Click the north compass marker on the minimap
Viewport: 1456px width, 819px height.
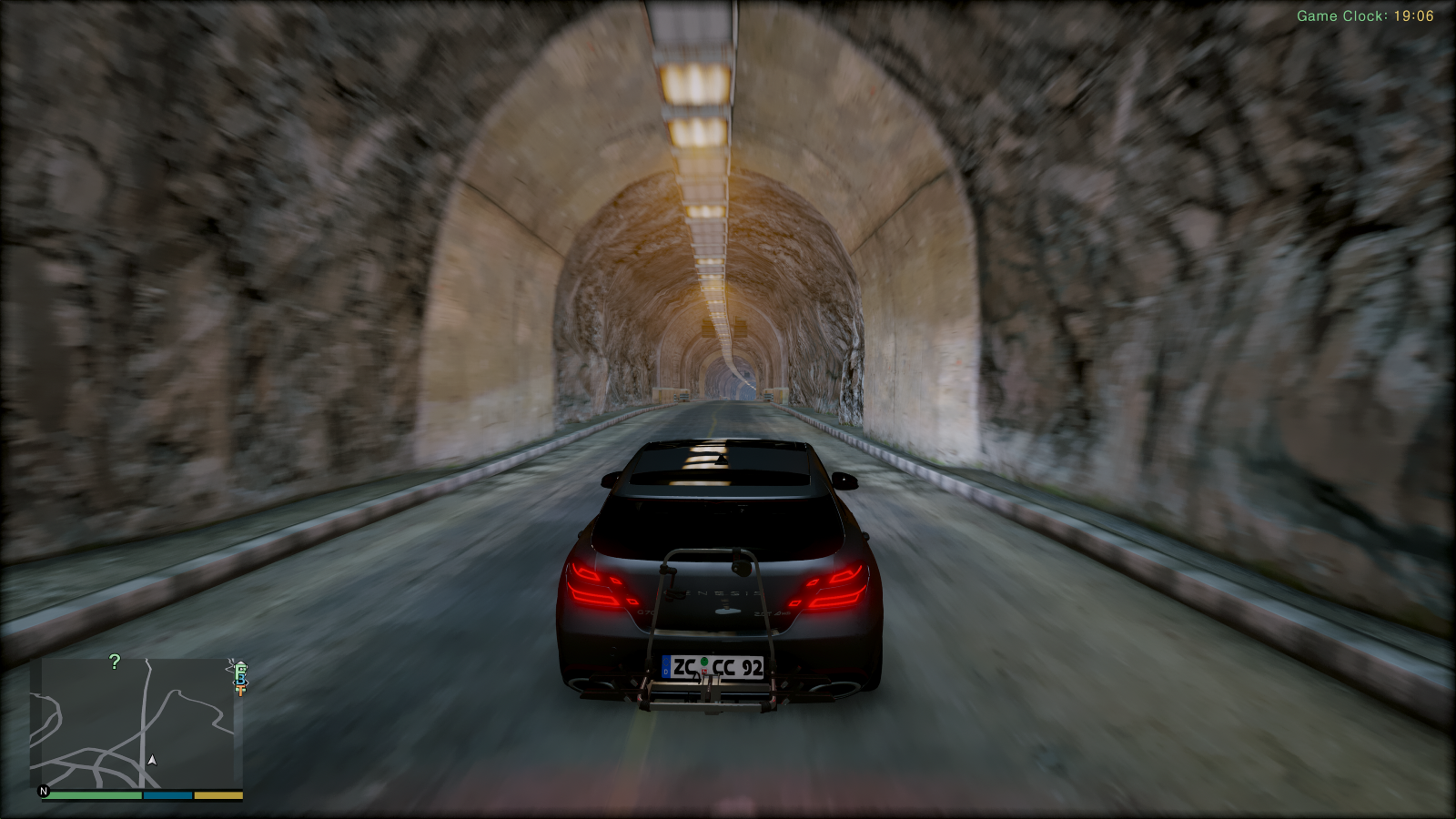pos(44,791)
